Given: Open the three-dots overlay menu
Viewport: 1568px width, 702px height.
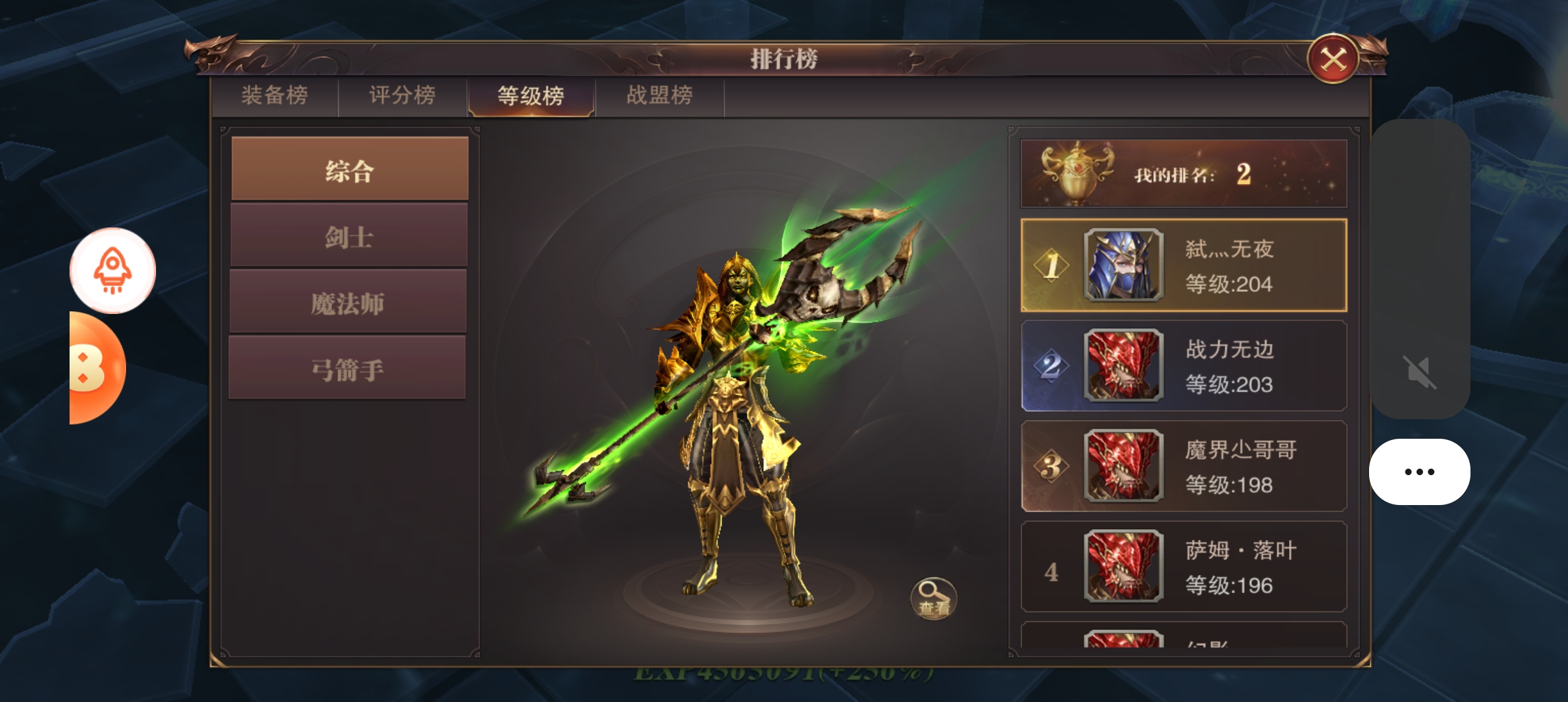Looking at the screenshot, I should pos(1419,472).
